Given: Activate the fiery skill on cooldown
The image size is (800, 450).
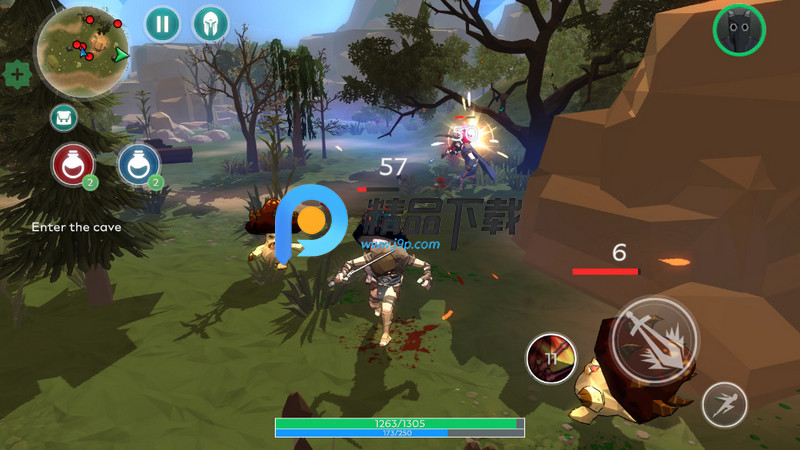Looking at the screenshot, I should click(x=551, y=358).
